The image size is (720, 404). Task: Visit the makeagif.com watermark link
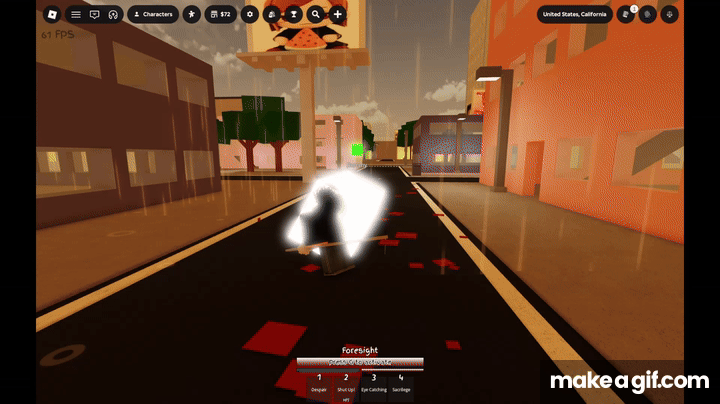coord(630,380)
